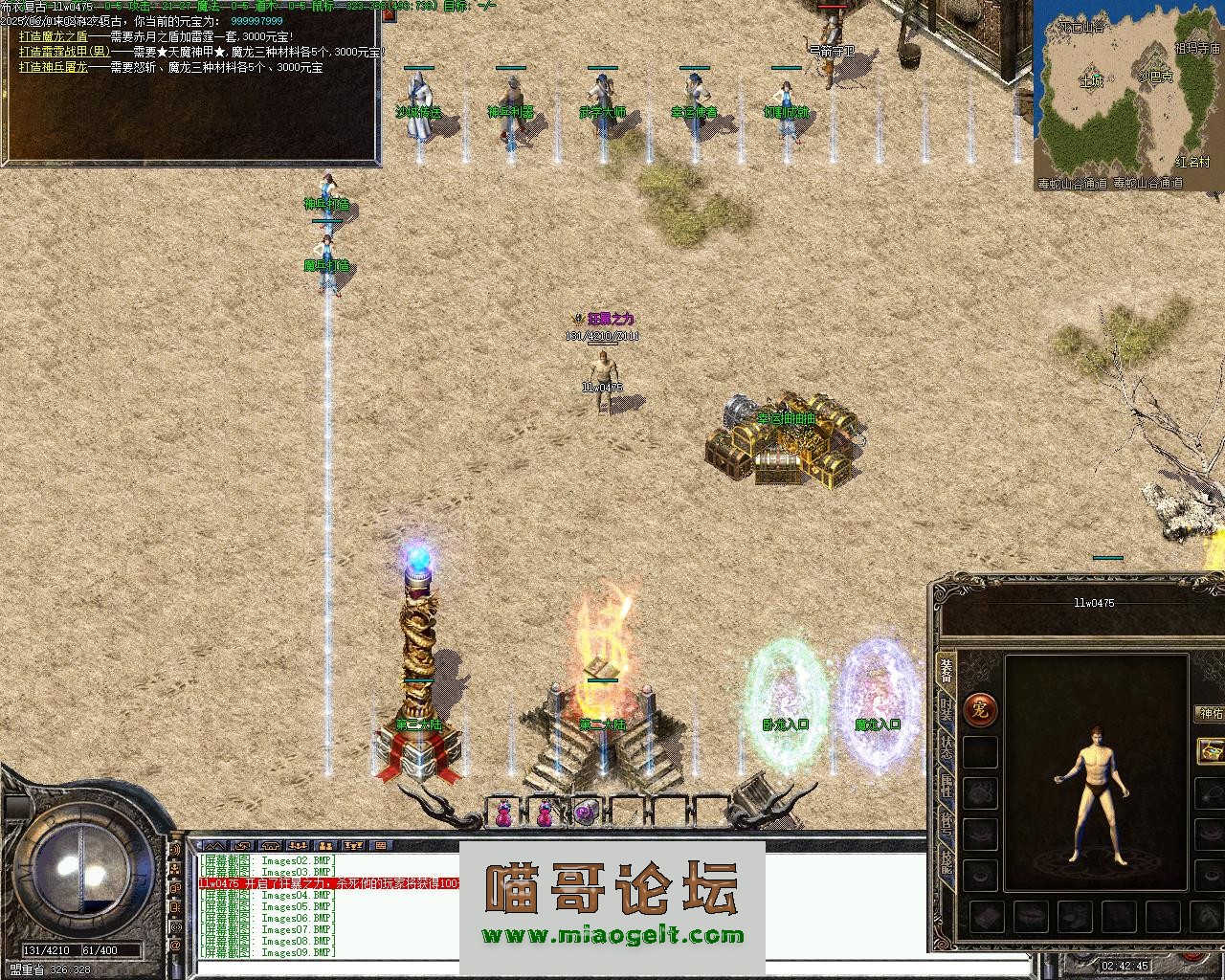Show the 属性 attributes tab
The height and width of the screenshot is (980, 1225).
[x=946, y=788]
